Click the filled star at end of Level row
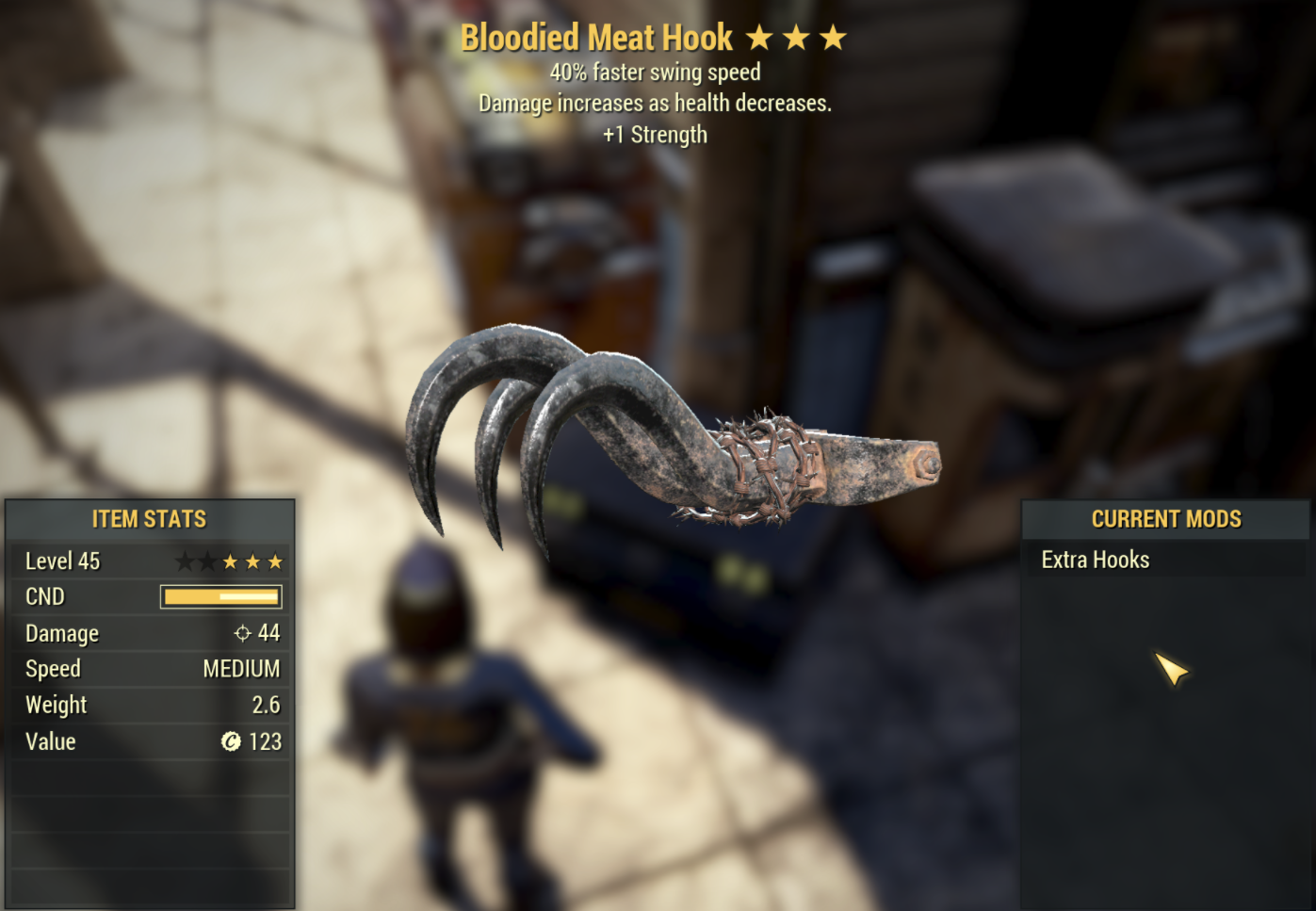1316x911 pixels. 274,561
